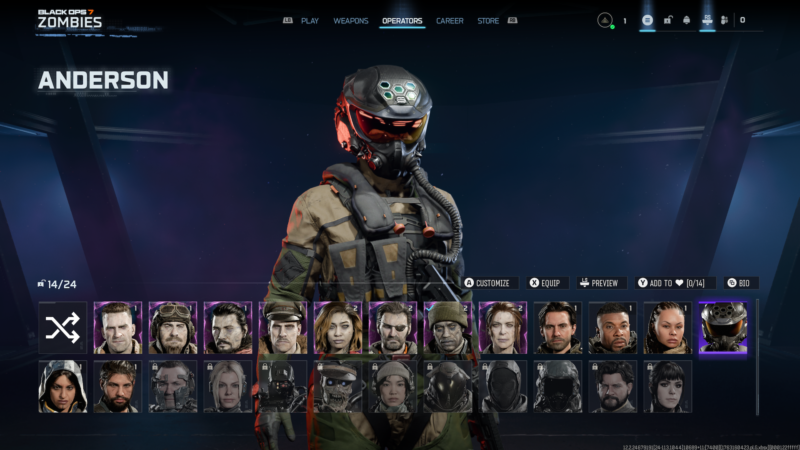
Task: Pick the locked blonde woman operator
Action: pos(228,387)
